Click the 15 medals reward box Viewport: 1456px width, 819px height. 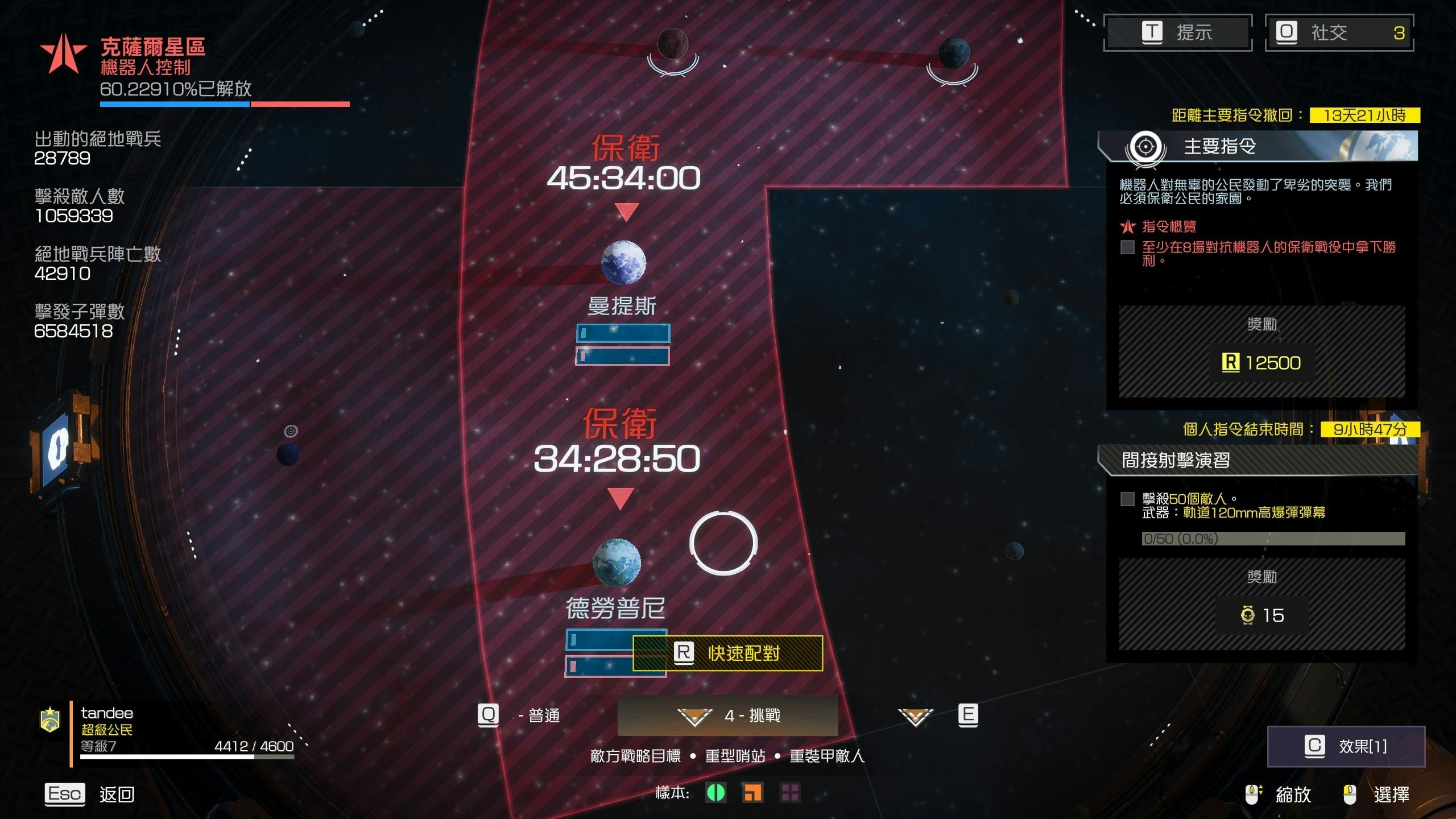click(x=1261, y=615)
